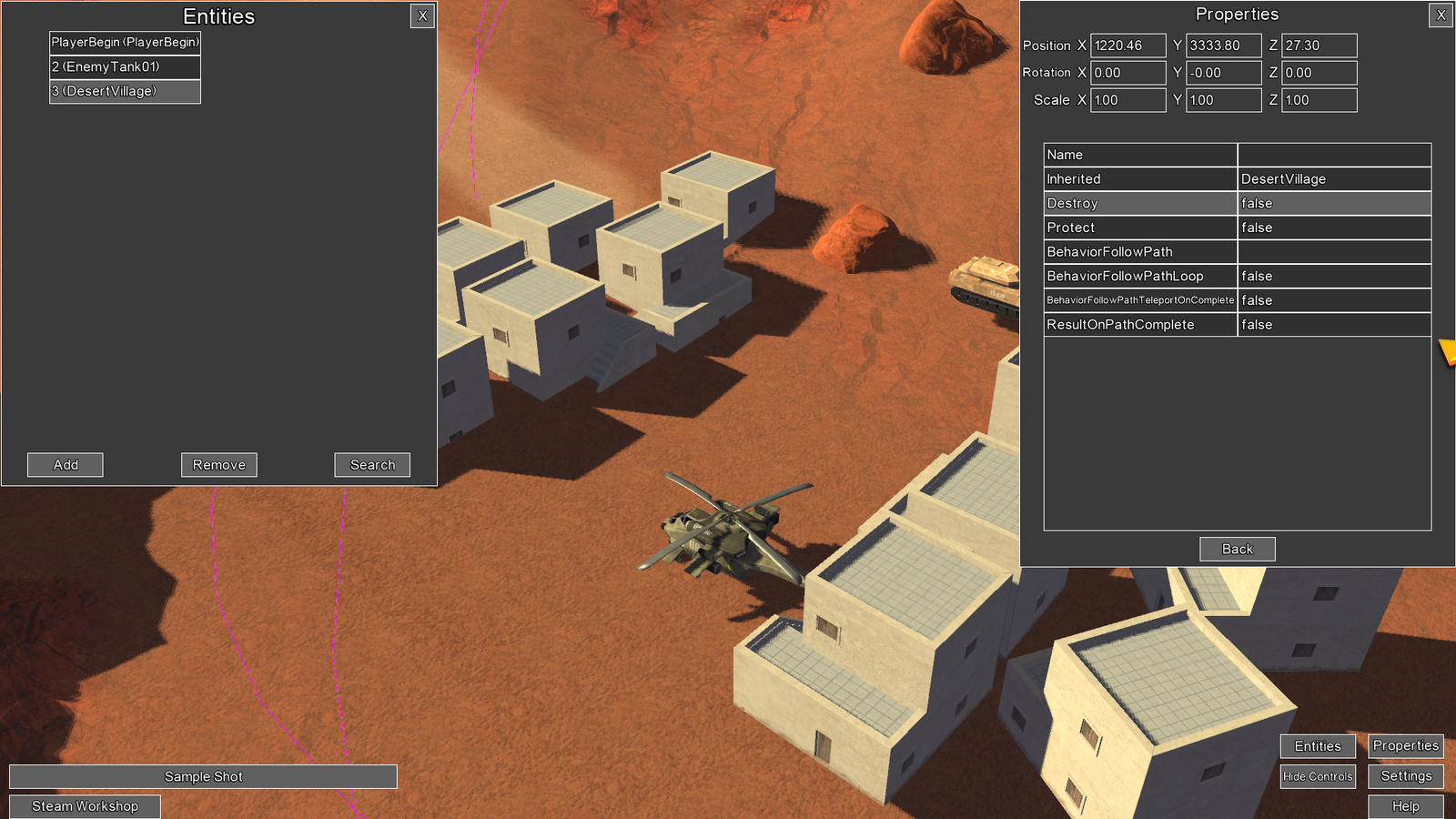Click the BehaviorFollowPath property row
Viewport: 1456px width, 819px height.
click(1139, 251)
